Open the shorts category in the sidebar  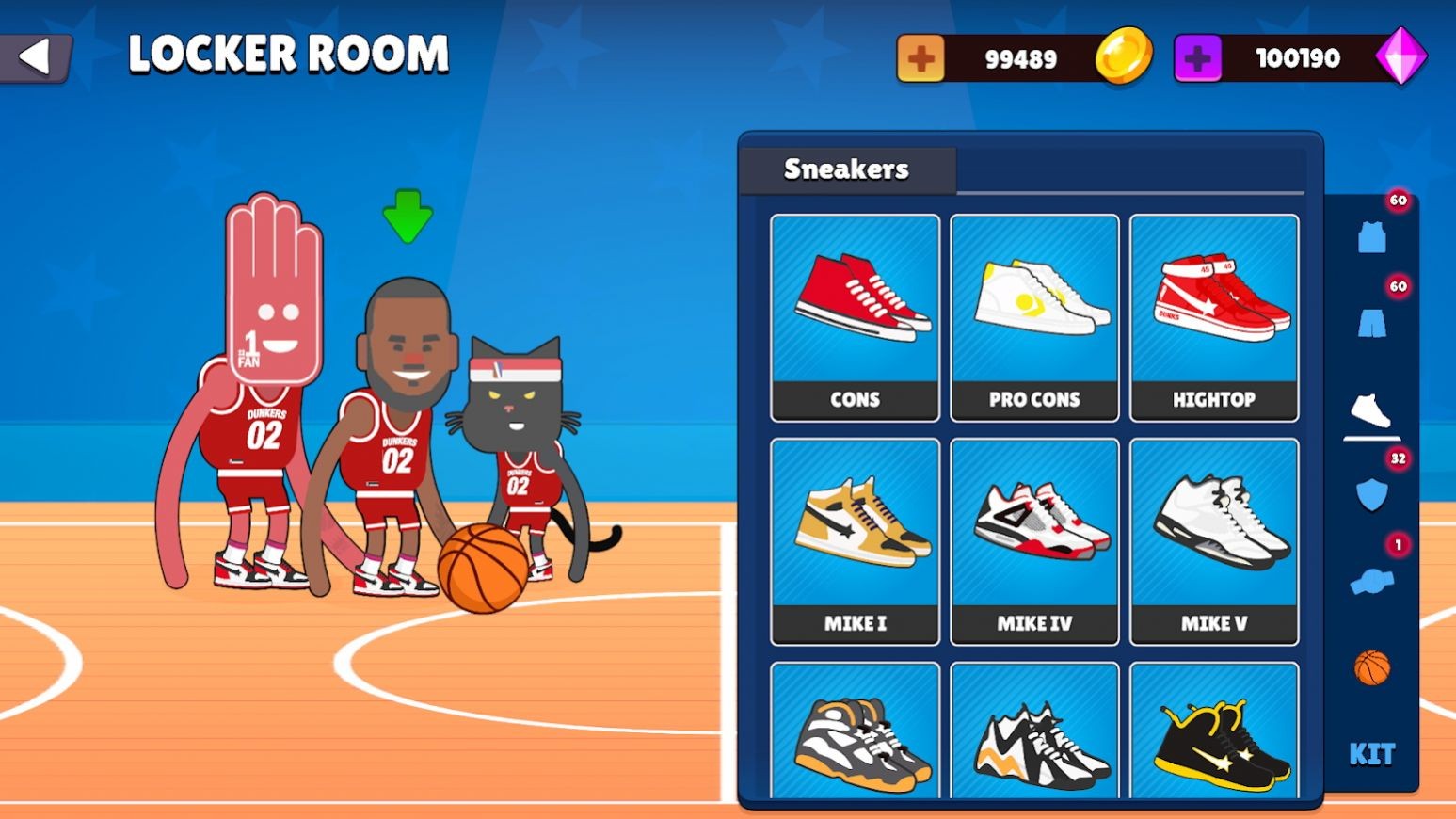(x=1372, y=320)
